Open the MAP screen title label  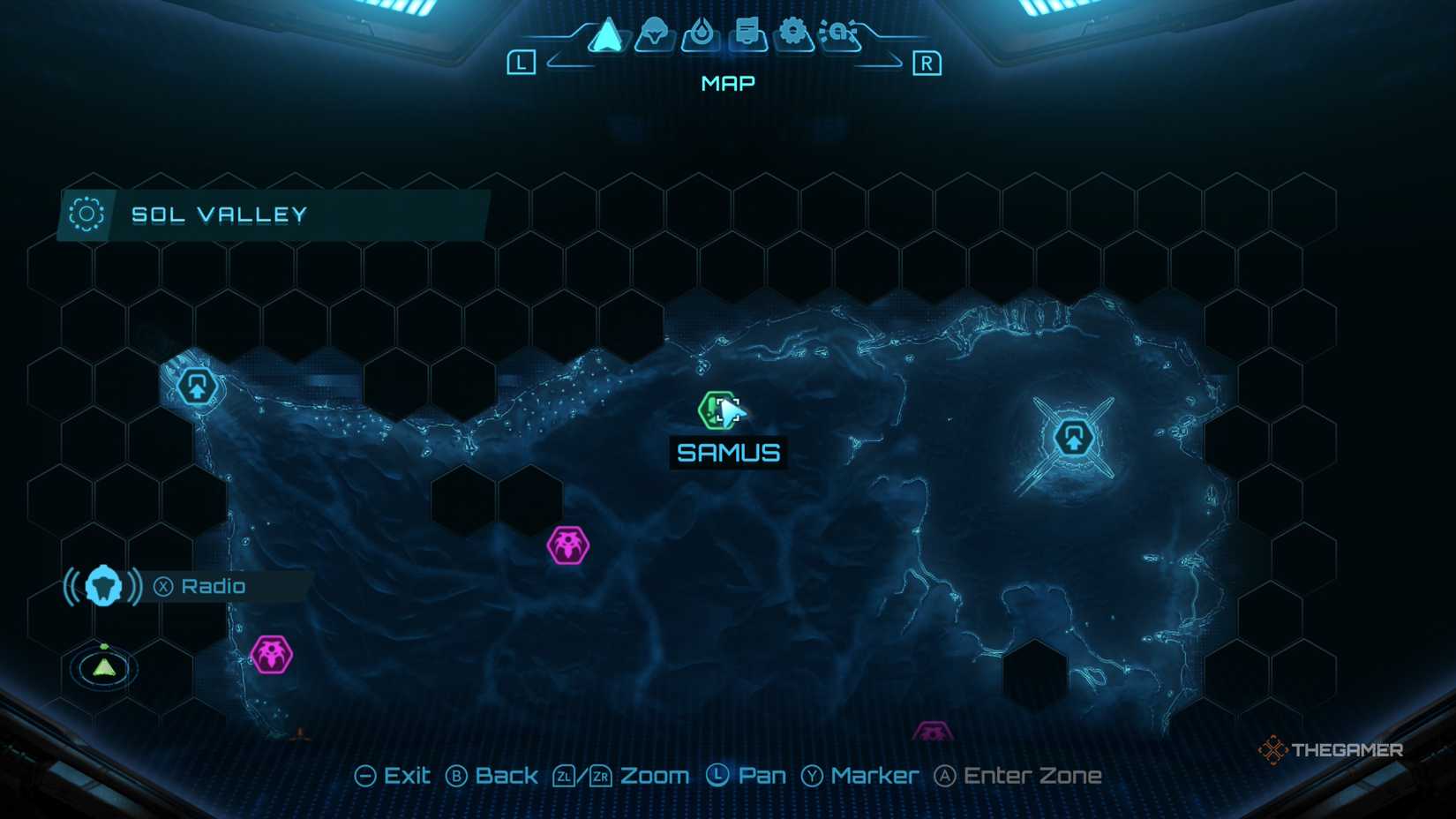[726, 82]
